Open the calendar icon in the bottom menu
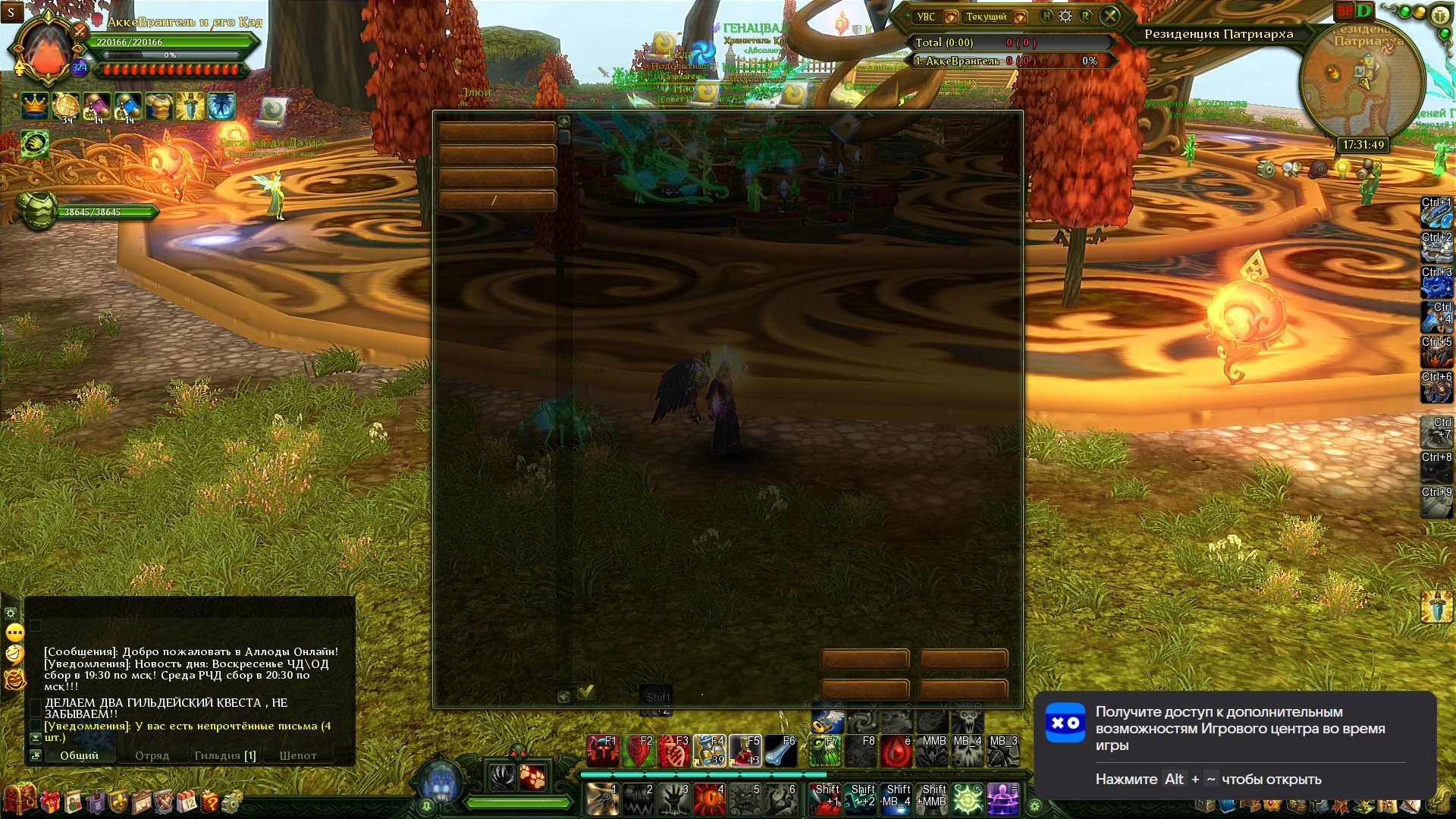1456x819 pixels. click(x=187, y=802)
